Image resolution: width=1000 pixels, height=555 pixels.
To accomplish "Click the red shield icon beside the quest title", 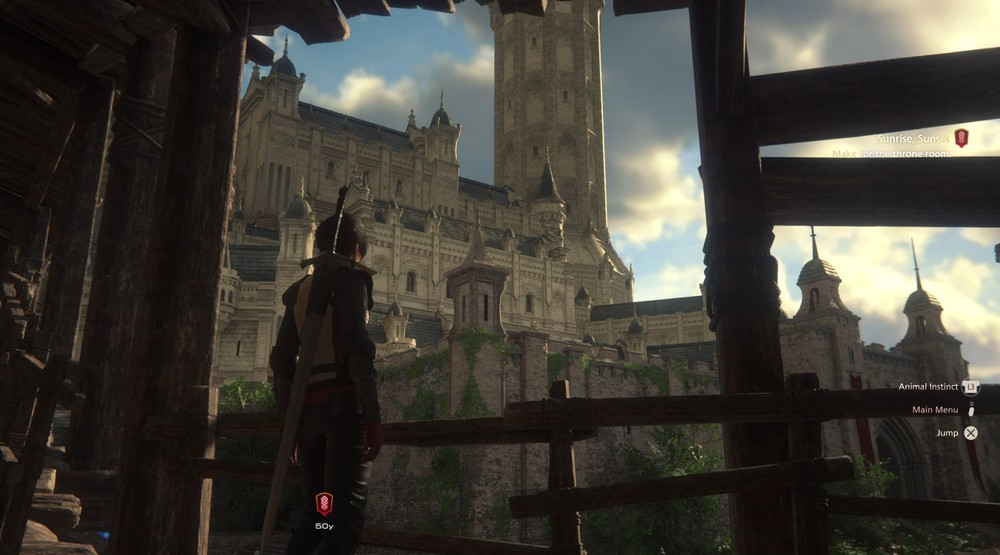I will (961, 138).
